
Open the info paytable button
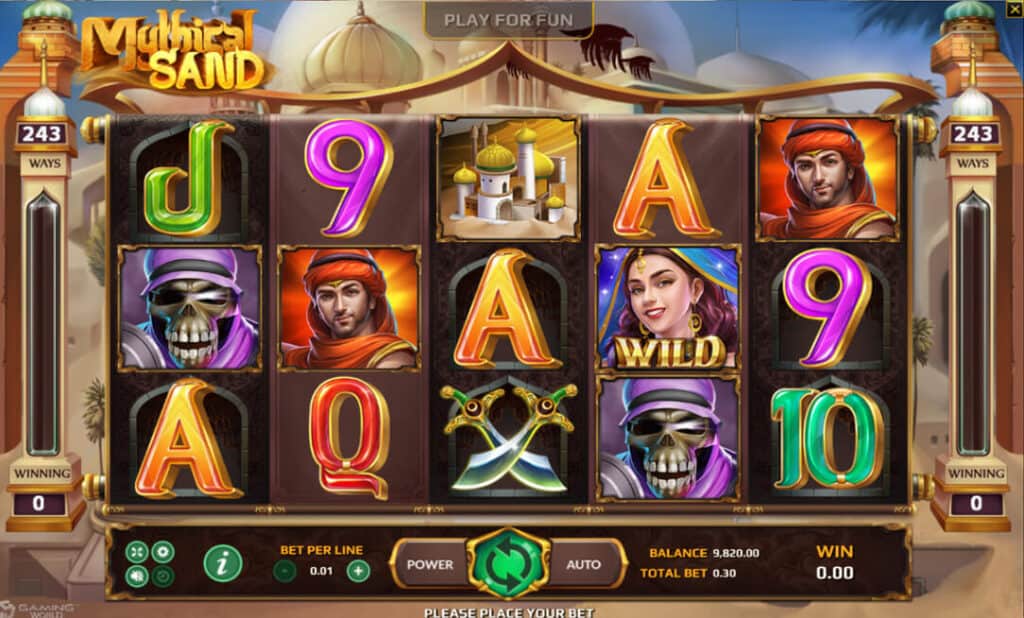222,564
